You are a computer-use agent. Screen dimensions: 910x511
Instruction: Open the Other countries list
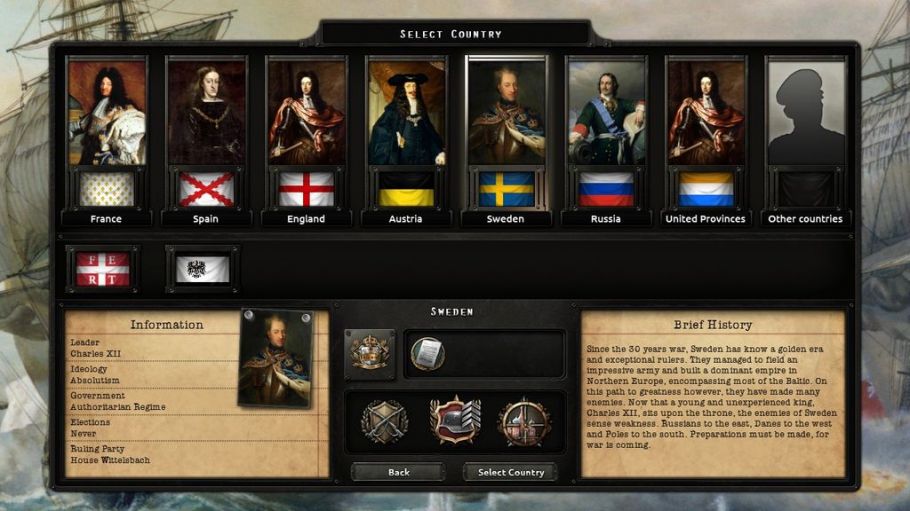pos(805,140)
